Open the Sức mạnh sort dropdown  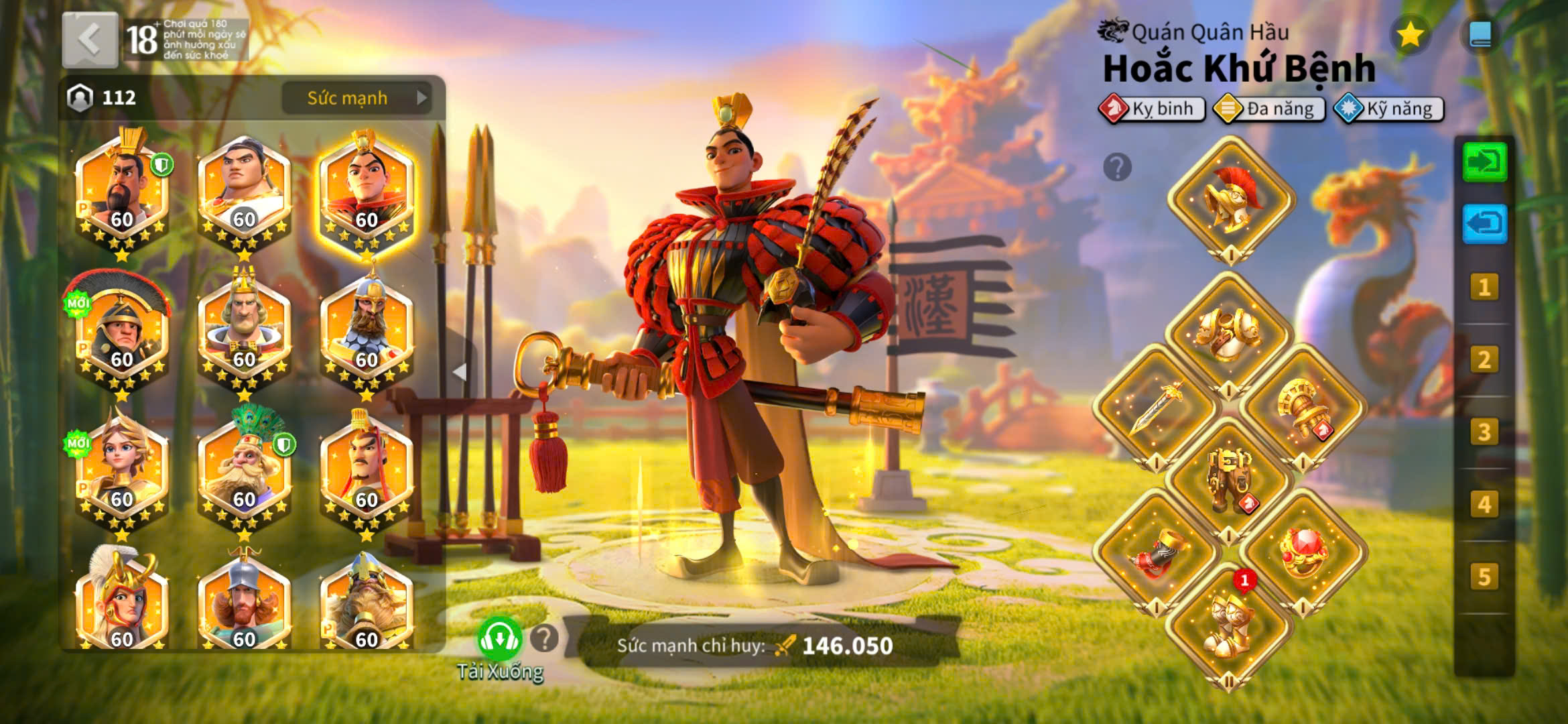click(356, 98)
